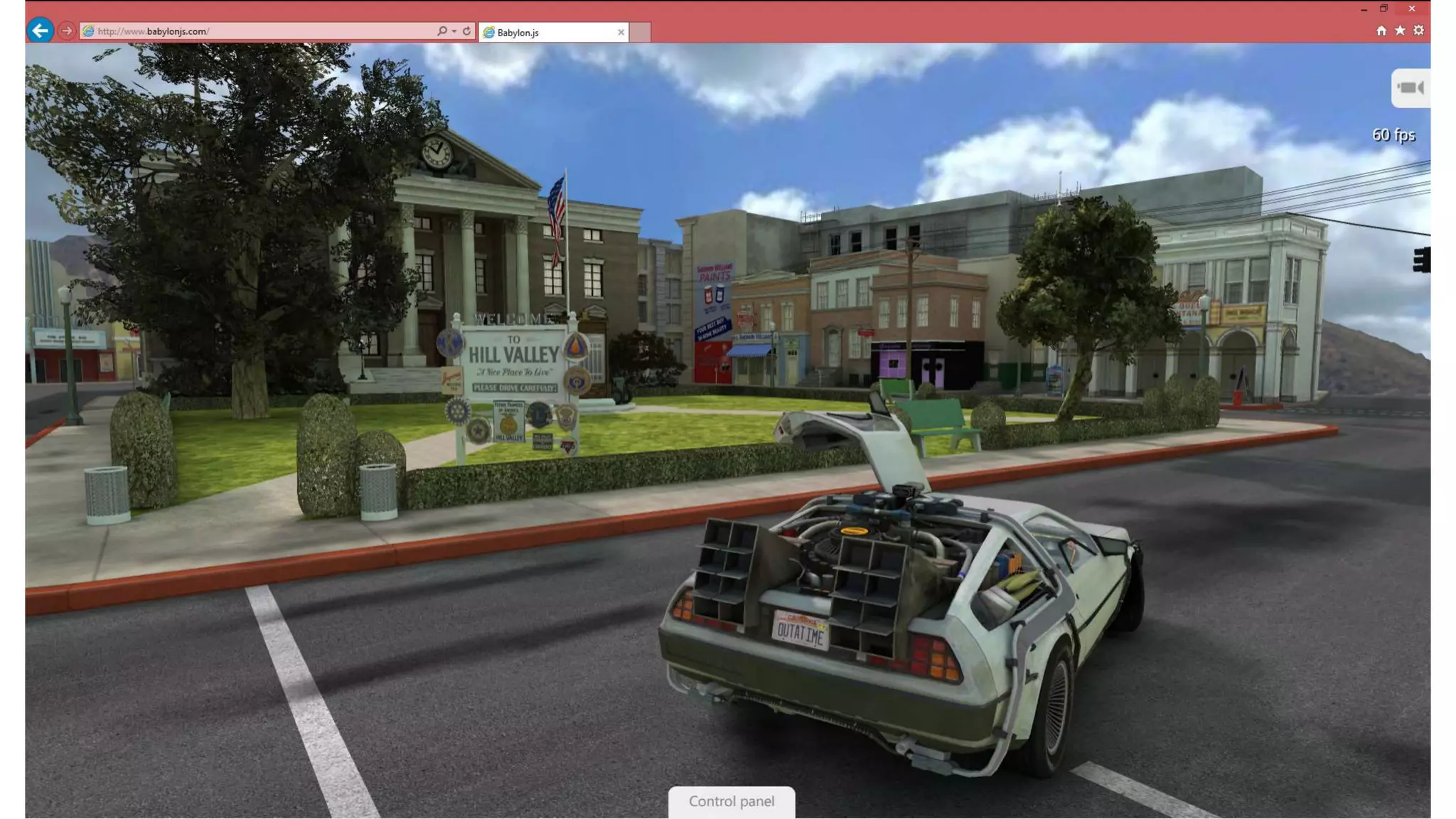Open the Control panel tab
This screenshot has width=1456, height=819.
point(731,801)
